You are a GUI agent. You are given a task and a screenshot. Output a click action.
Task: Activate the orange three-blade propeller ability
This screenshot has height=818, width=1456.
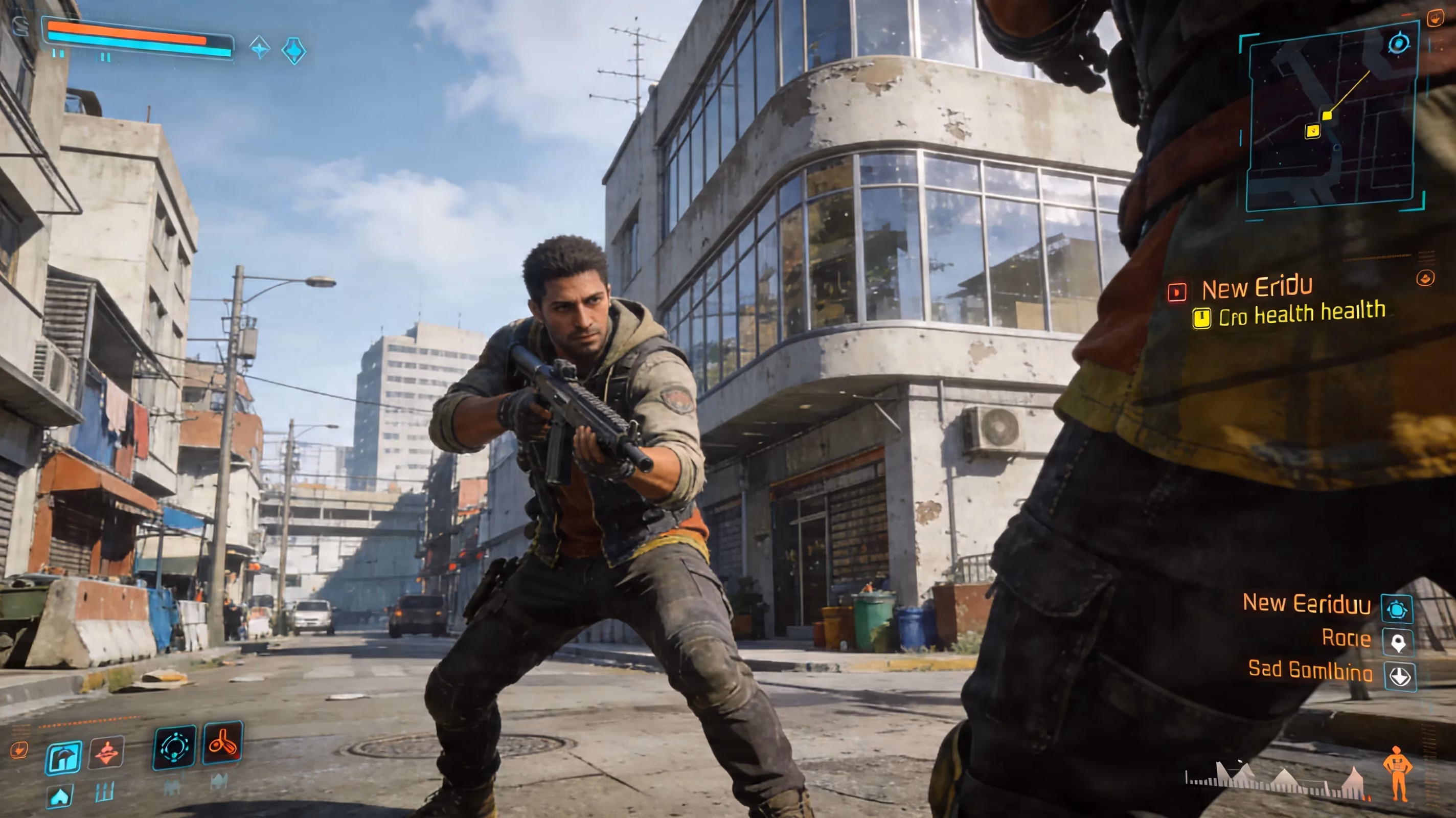coord(223,743)
